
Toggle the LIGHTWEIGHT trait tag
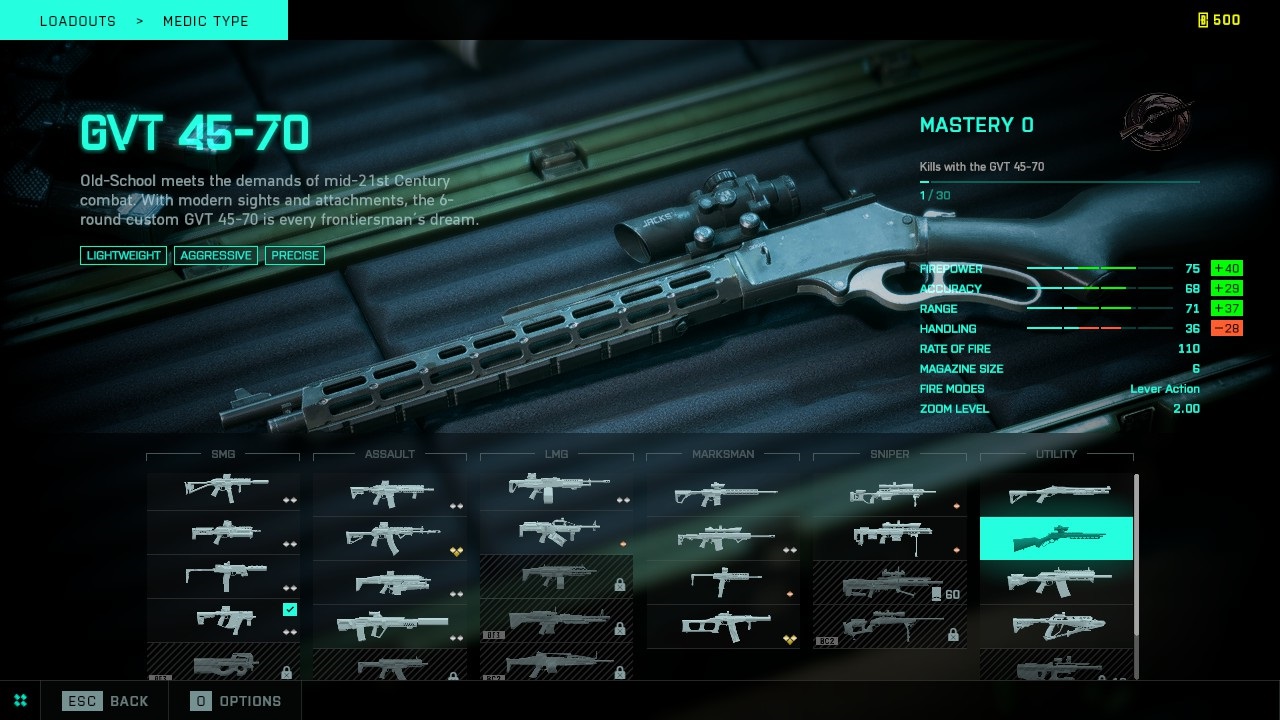pyautogui.click(x=122, y=255)
